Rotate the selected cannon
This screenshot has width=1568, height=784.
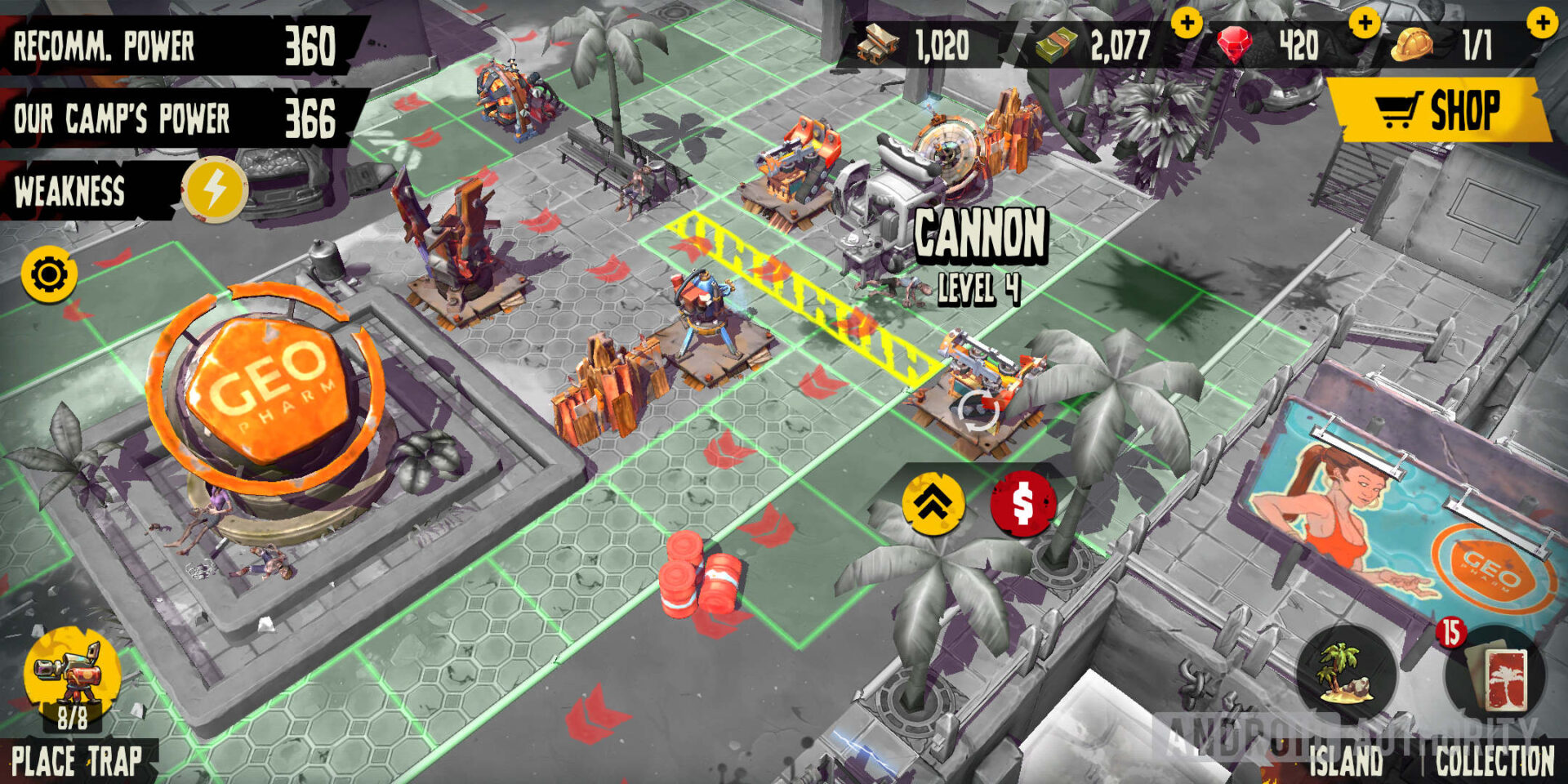pyautogui.click(x=977, y=410)
